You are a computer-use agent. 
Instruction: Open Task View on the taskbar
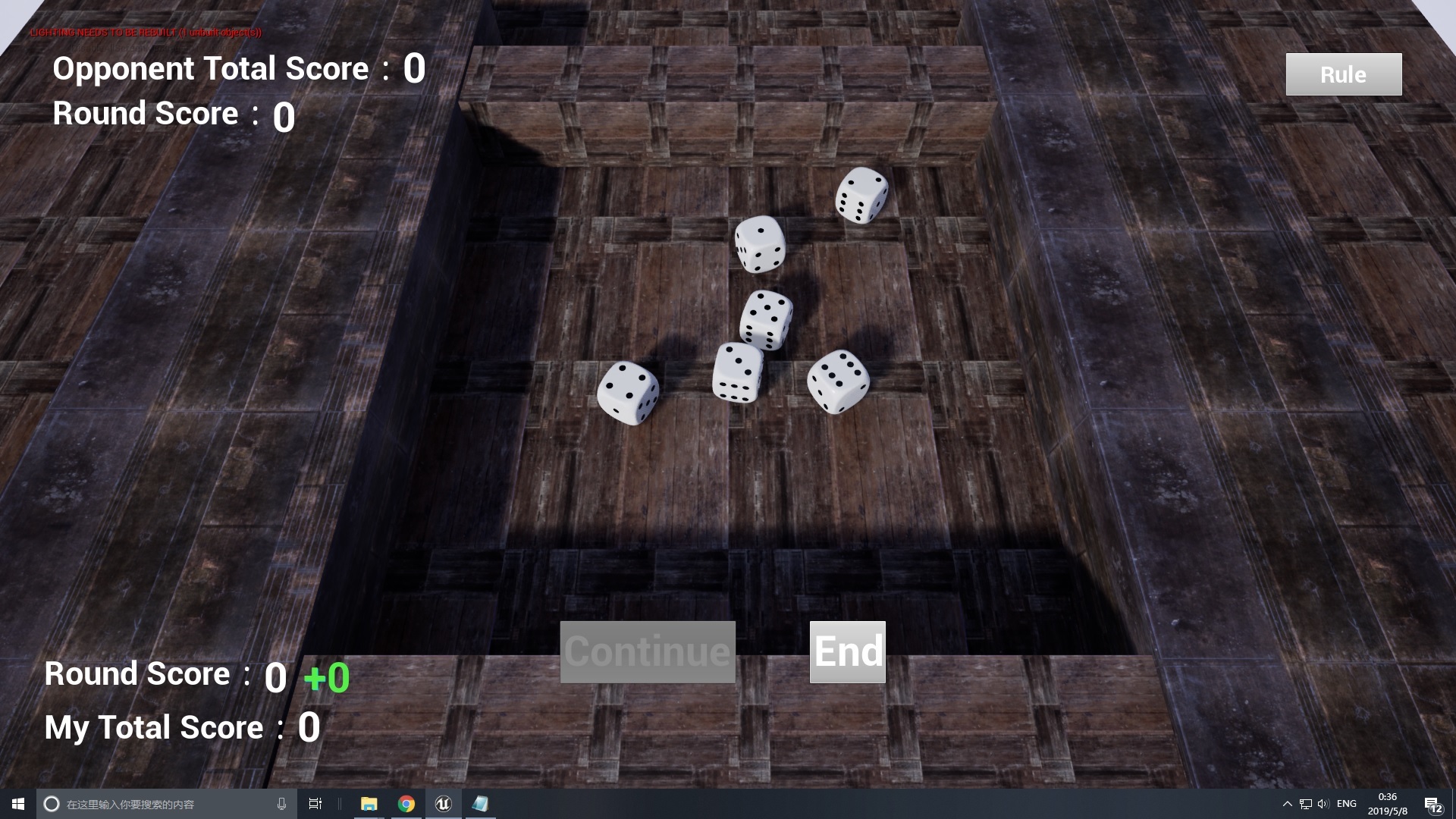coord(315,804)
